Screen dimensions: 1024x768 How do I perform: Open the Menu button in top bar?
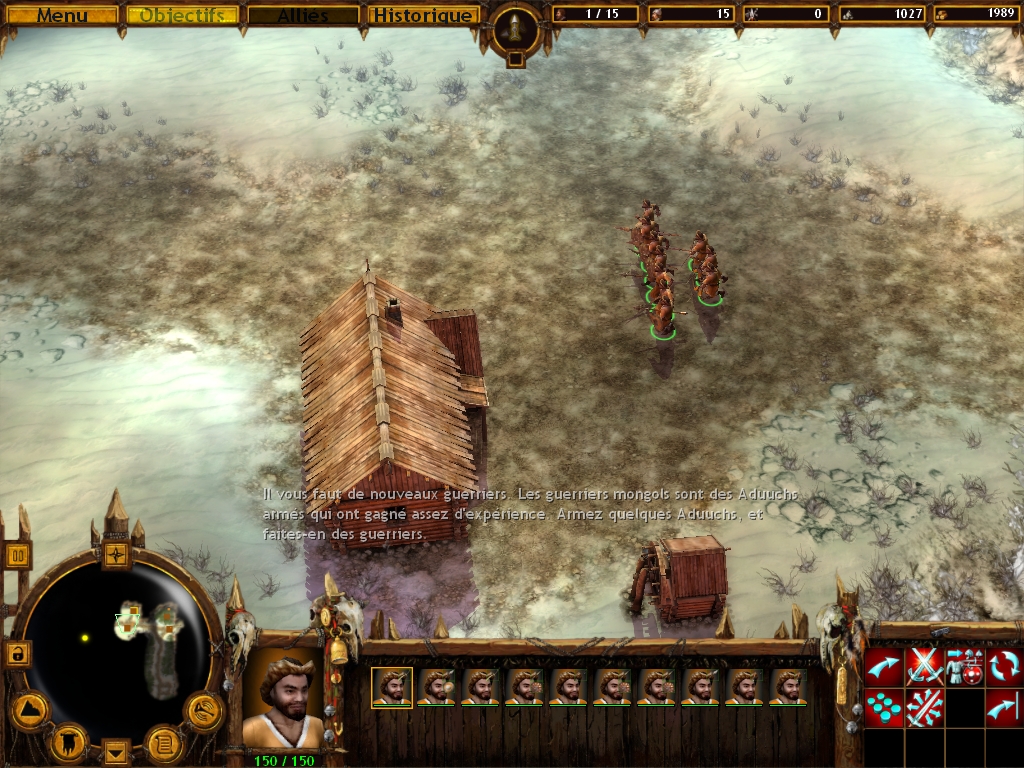point(62,15)
